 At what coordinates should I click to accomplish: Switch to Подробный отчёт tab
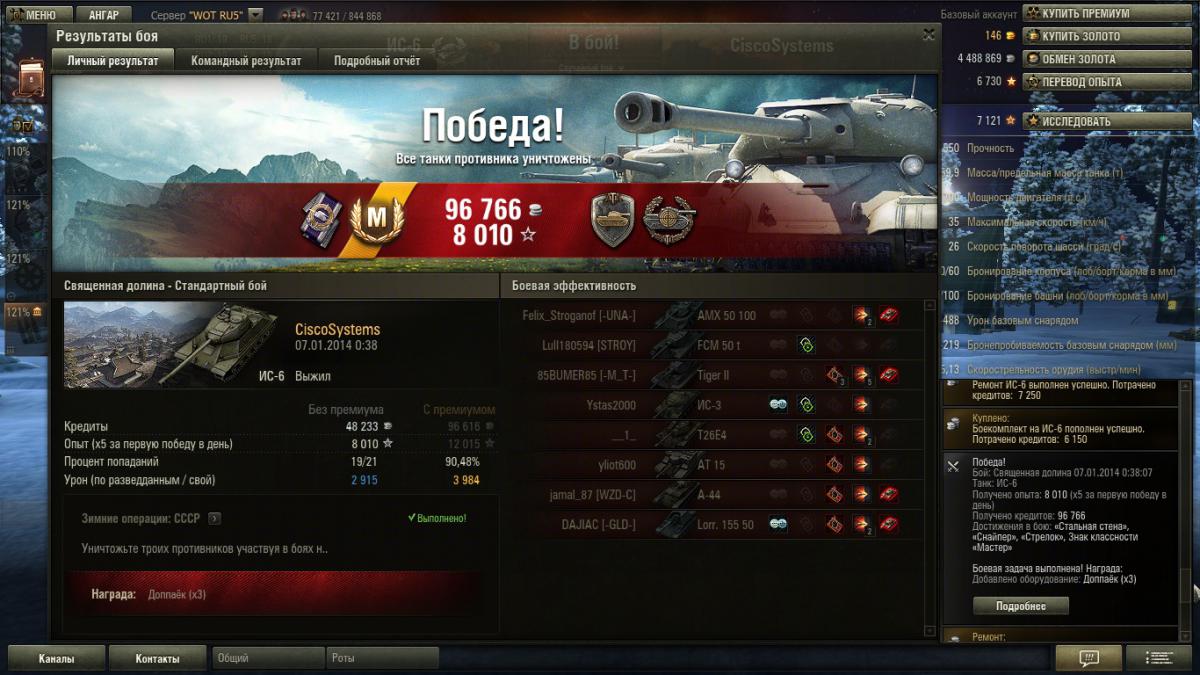(x=377, y=60)
